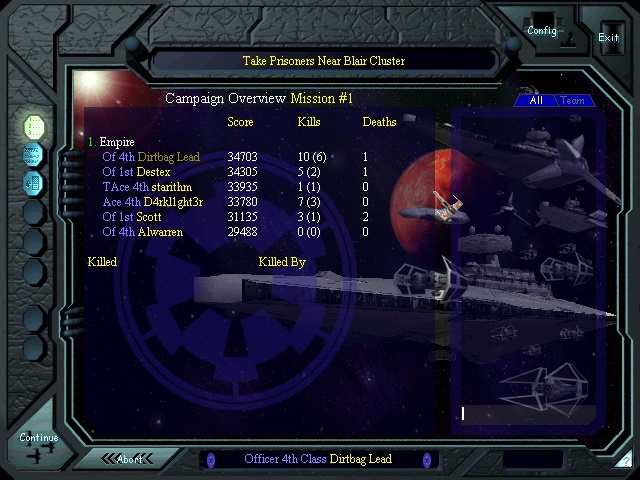Screen dimensions: 640x480
Task: Switch to the Team chat tab
Action: [573, 100]
